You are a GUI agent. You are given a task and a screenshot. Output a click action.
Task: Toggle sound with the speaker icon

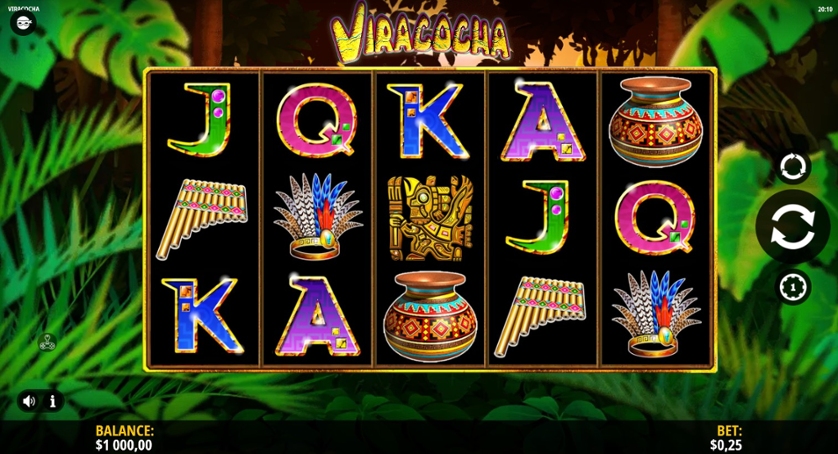(x=29, y=401)
